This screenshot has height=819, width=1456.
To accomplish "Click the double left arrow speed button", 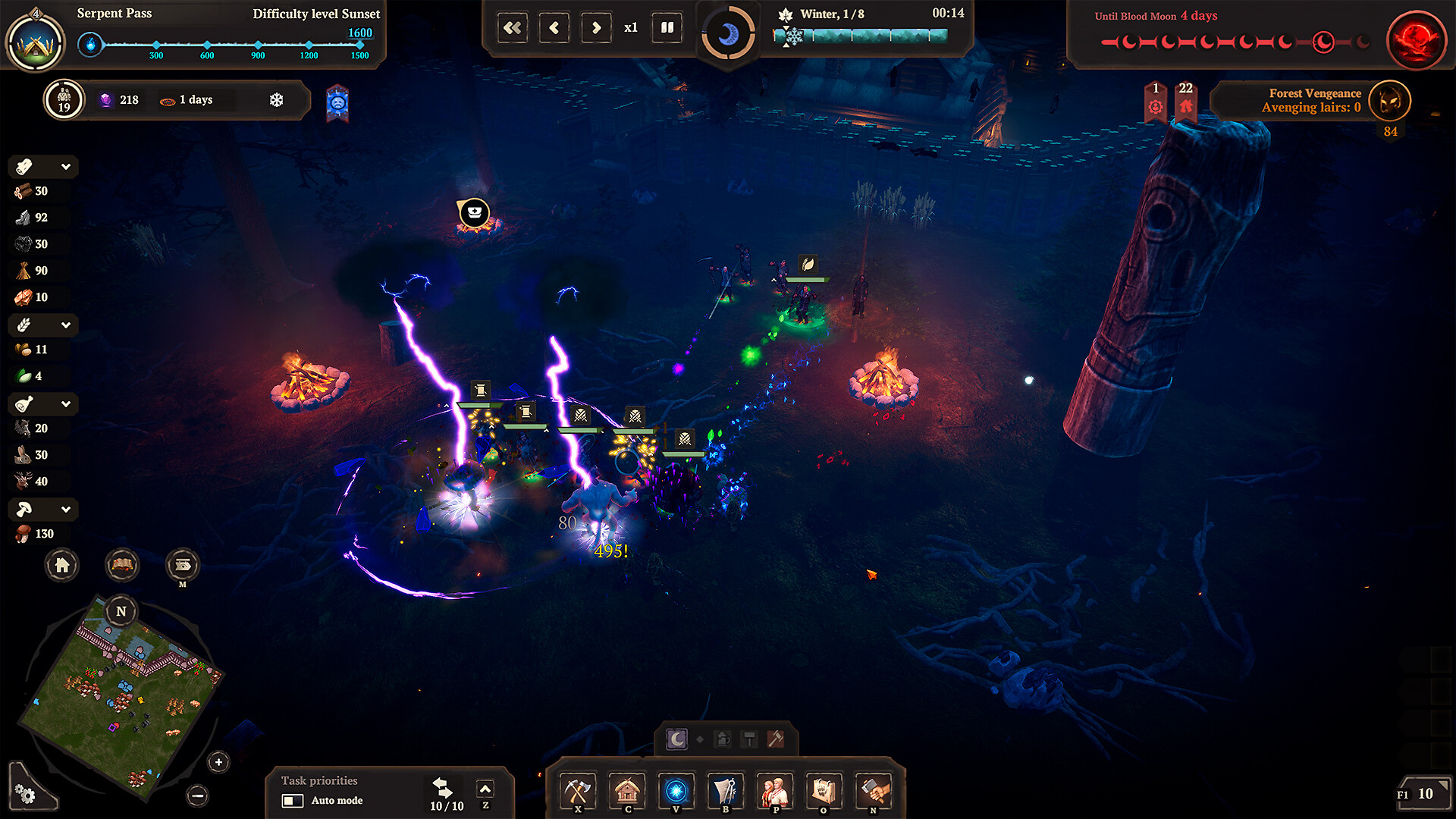I will [x=513, y=28].
